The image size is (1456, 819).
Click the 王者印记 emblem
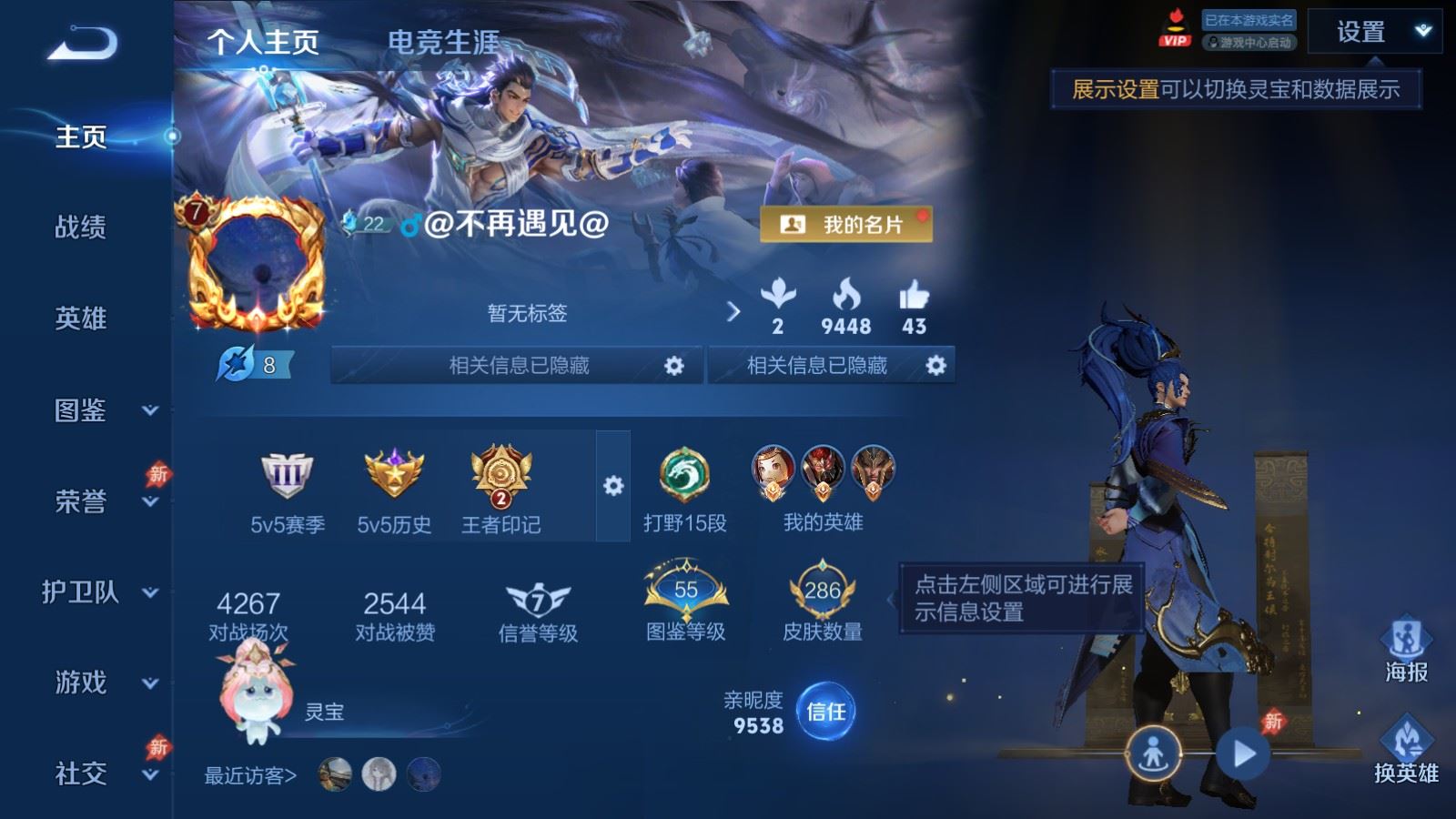[x=499, y=473]
